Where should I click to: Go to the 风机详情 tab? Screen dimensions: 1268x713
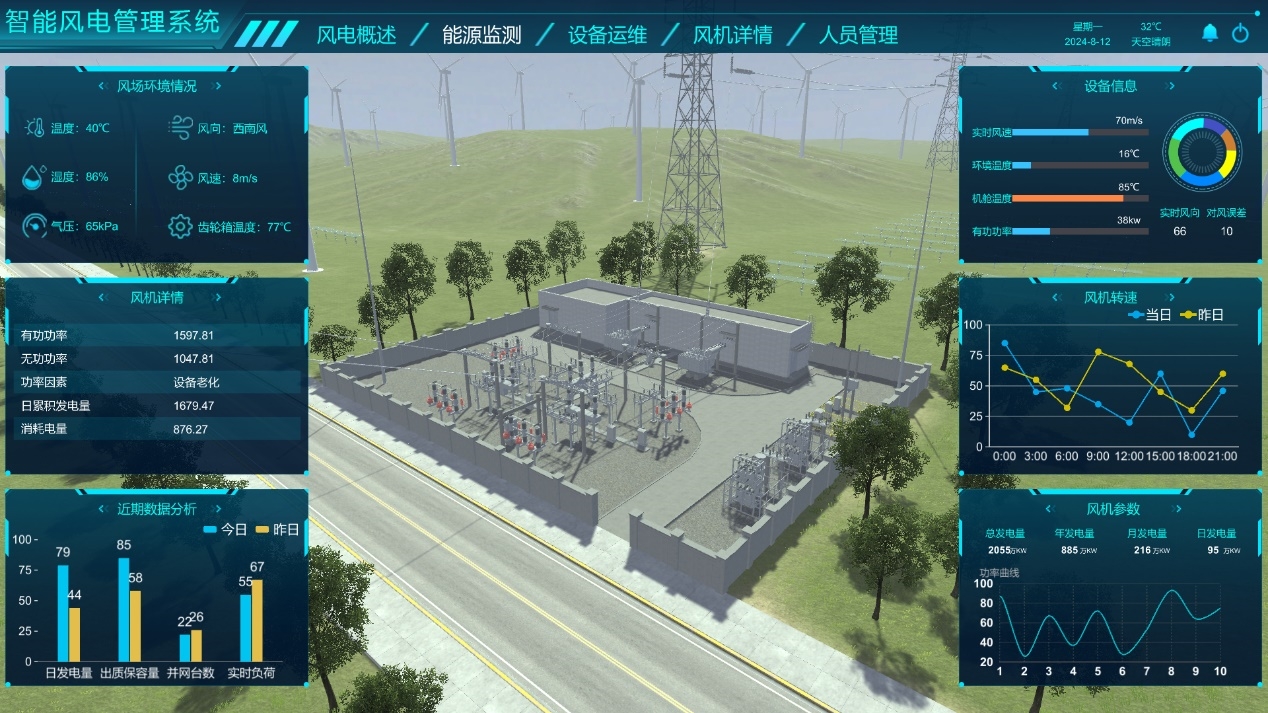pyautogui.click(x=732, y=35)
